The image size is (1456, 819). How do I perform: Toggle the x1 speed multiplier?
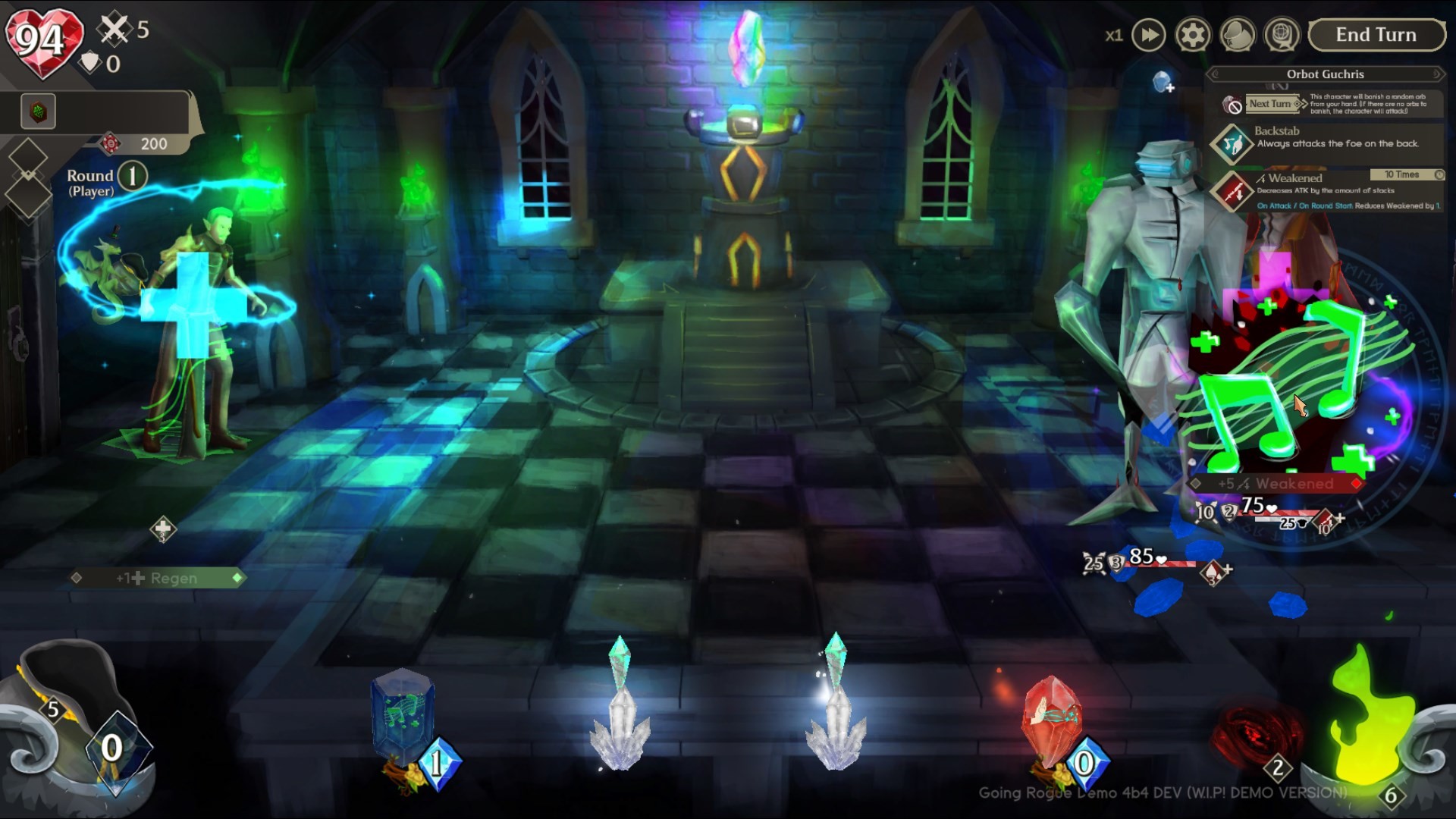tap(1114, 34)
